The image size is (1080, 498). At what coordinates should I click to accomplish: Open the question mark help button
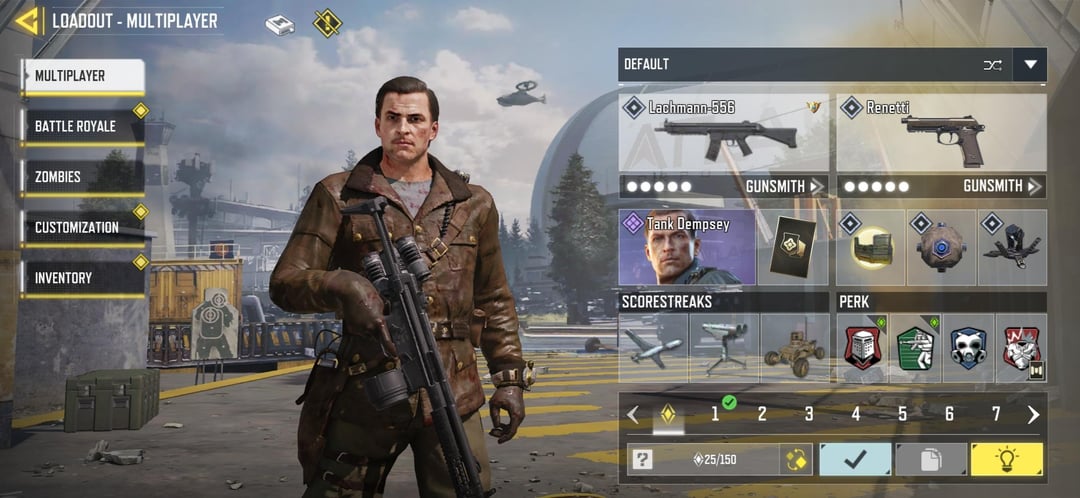coord(643,459)
